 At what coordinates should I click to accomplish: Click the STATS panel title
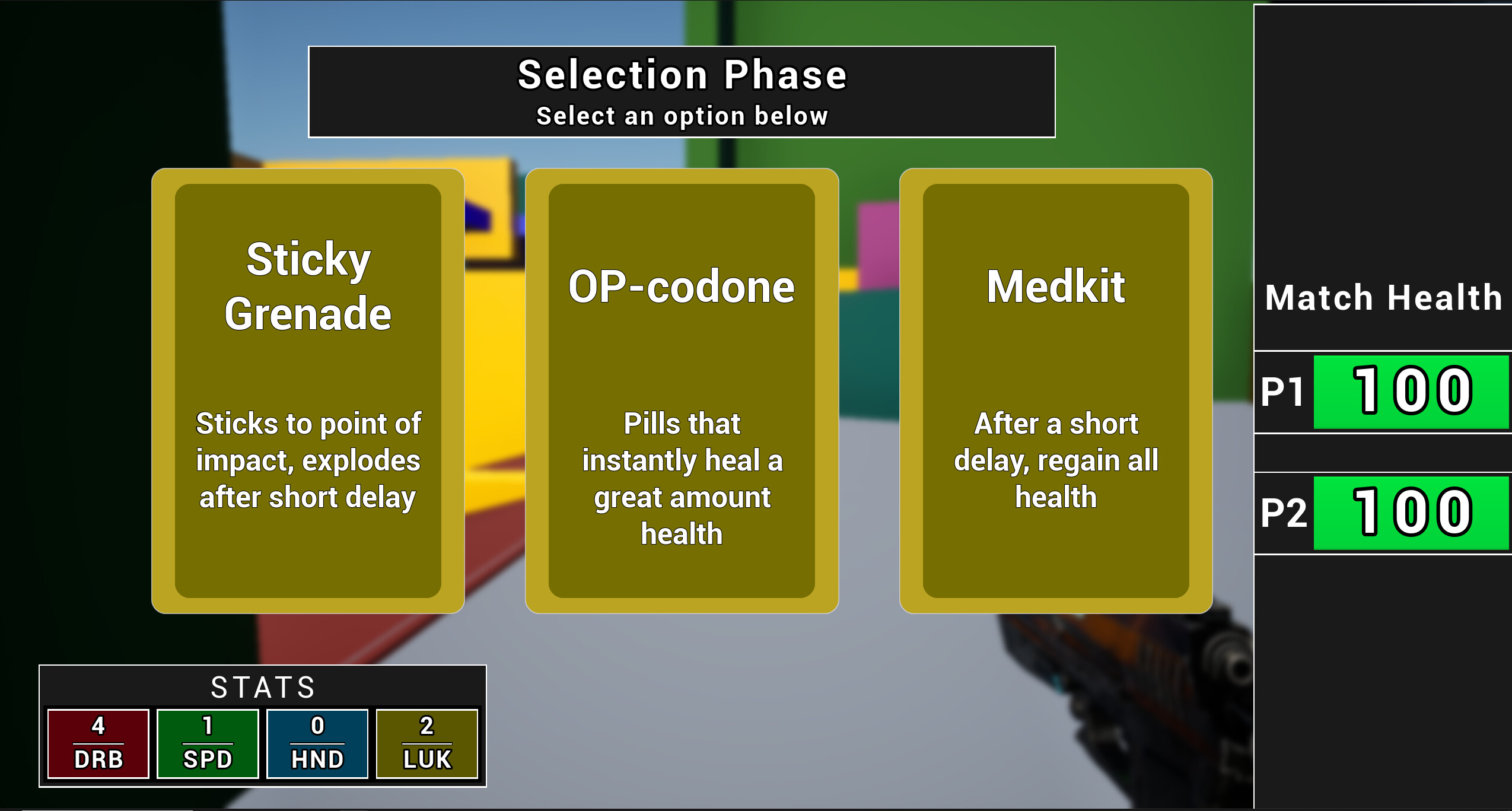coord(262,688)
